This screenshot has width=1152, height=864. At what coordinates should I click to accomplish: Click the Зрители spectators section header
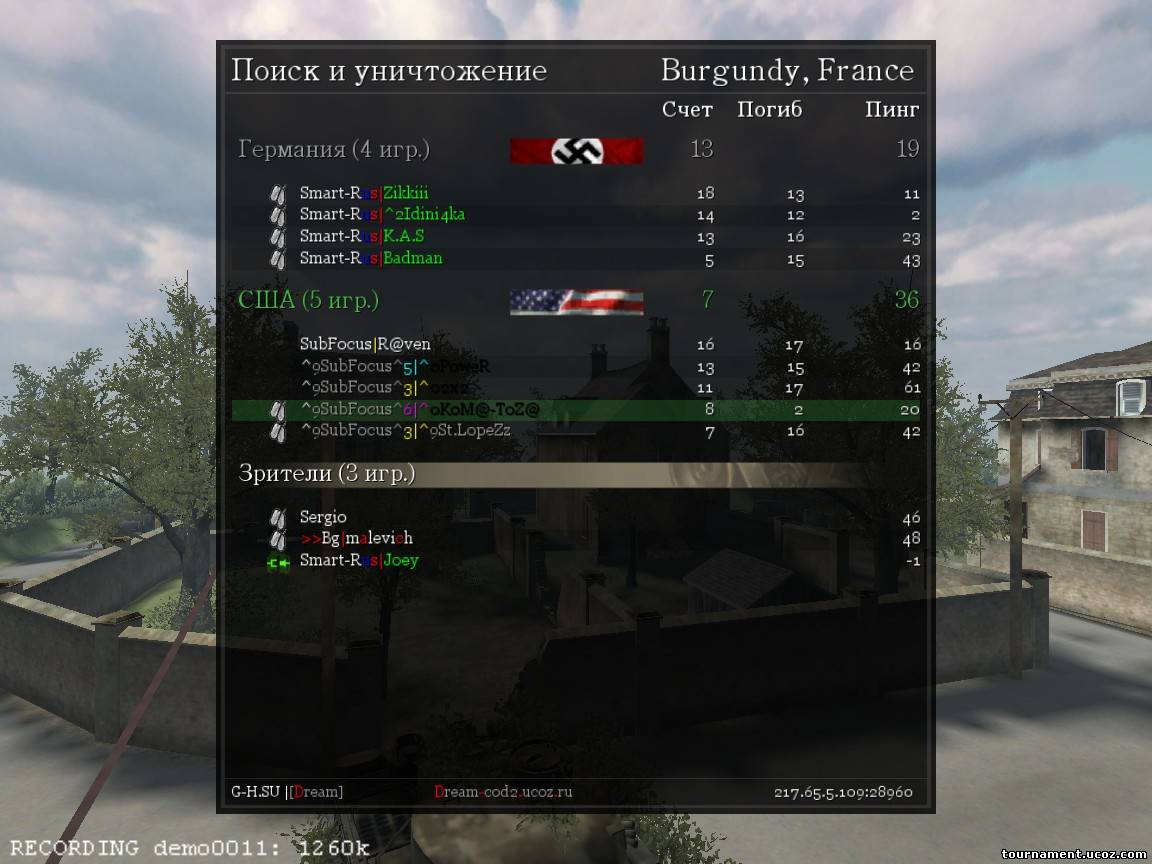[327, 474]
